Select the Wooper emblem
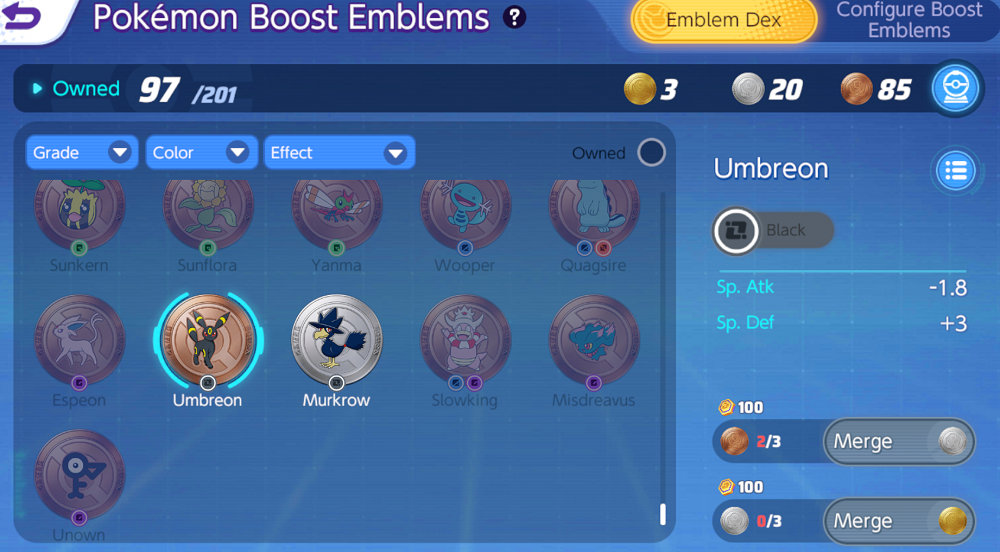Image resolution: width=1000 pixels, height=552 pixels. 465,215
